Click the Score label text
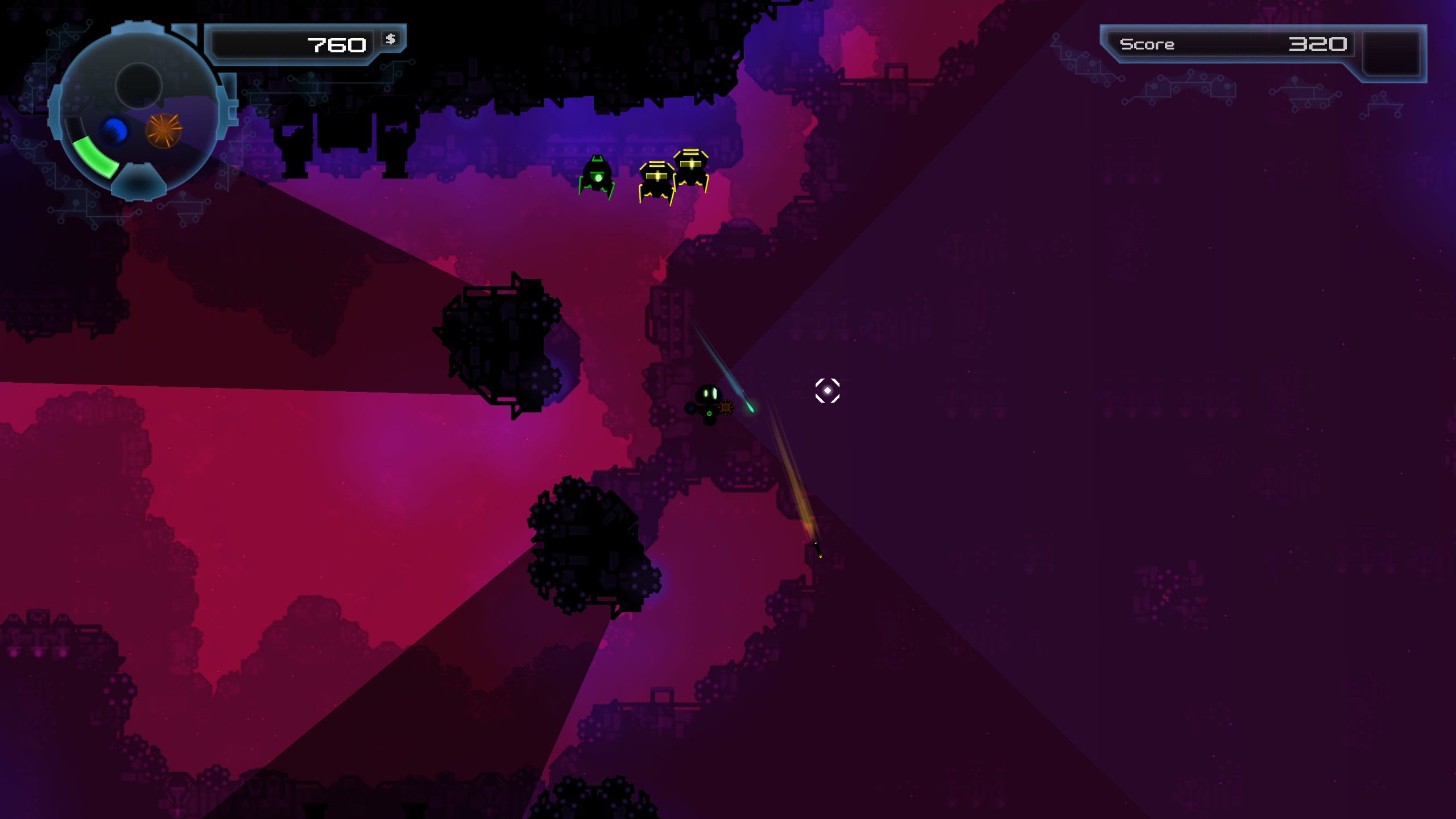Image resolution: width=1456 pixels, height=819 pixels. (x=1146, y=44)
